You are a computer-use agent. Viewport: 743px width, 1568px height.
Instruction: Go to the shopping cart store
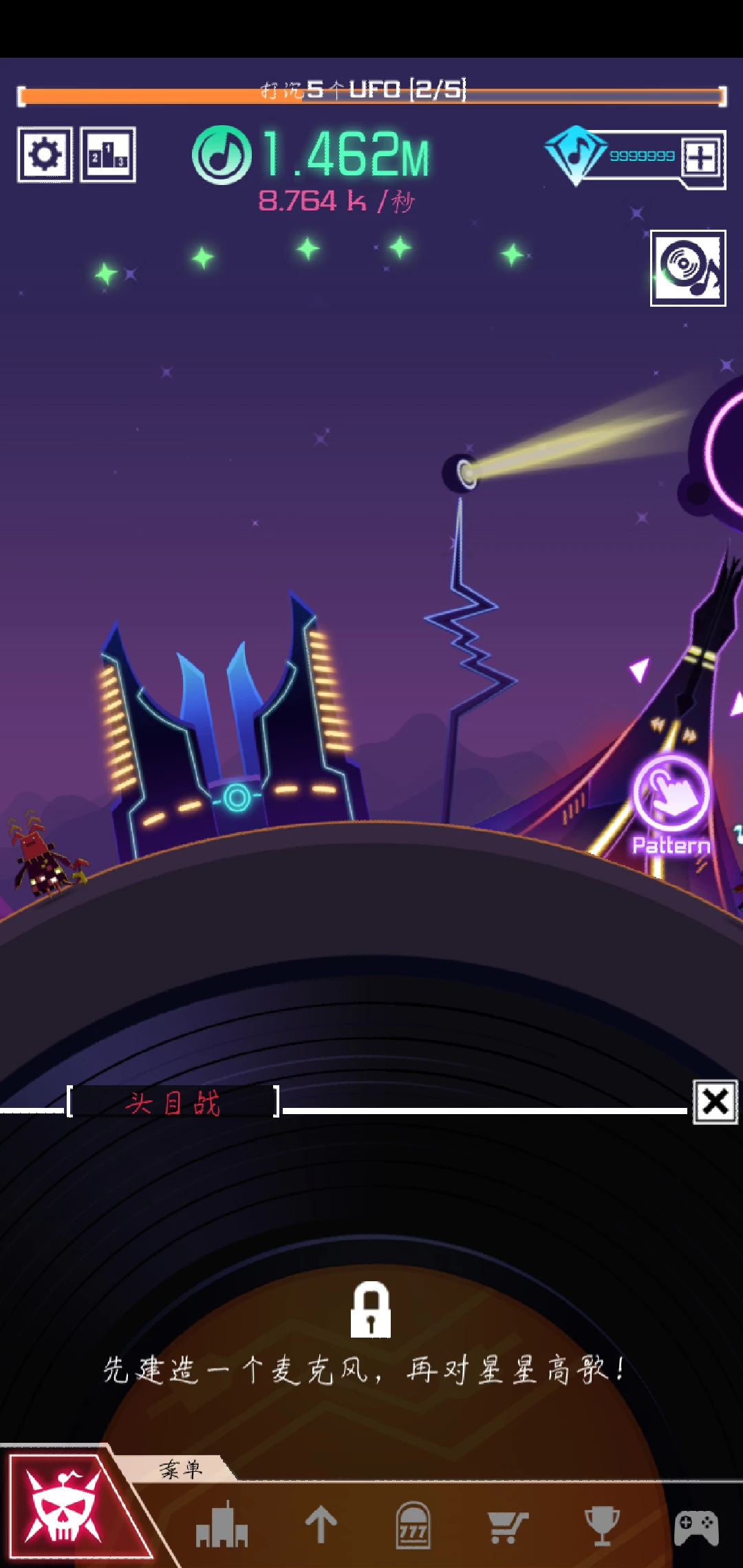[507, 1525]
